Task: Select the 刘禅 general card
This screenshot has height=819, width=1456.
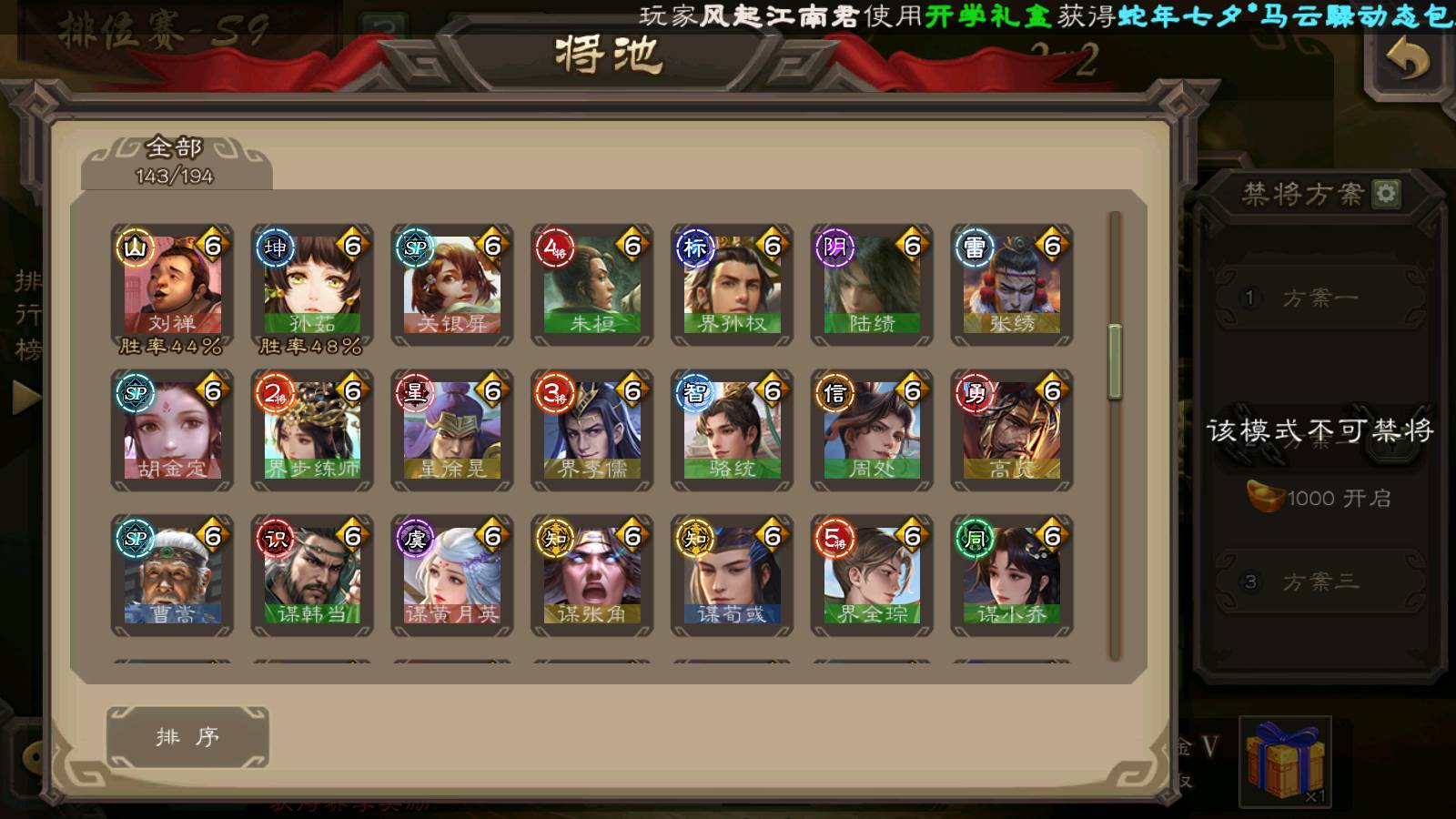Action: pos(172,287)
